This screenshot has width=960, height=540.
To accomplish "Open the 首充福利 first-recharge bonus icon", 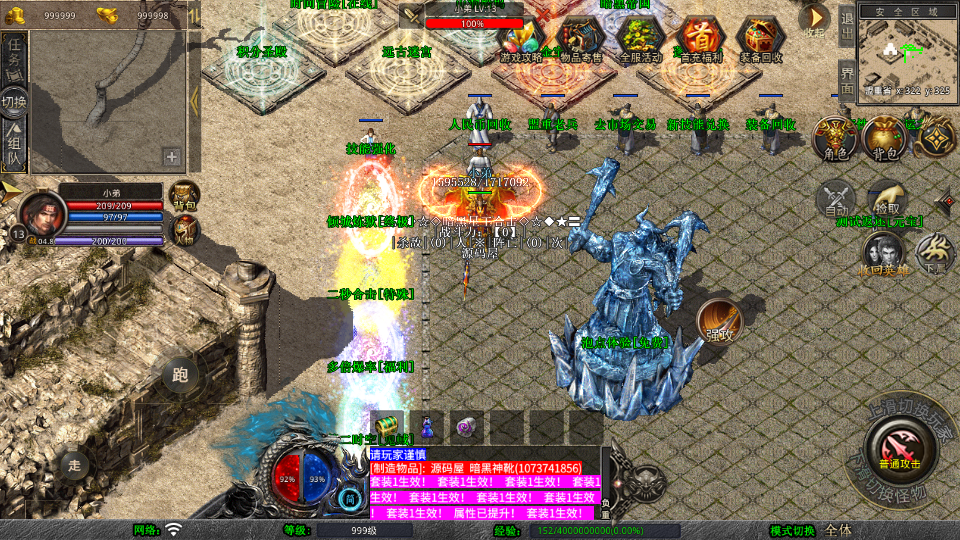I will tap(702, 38).
